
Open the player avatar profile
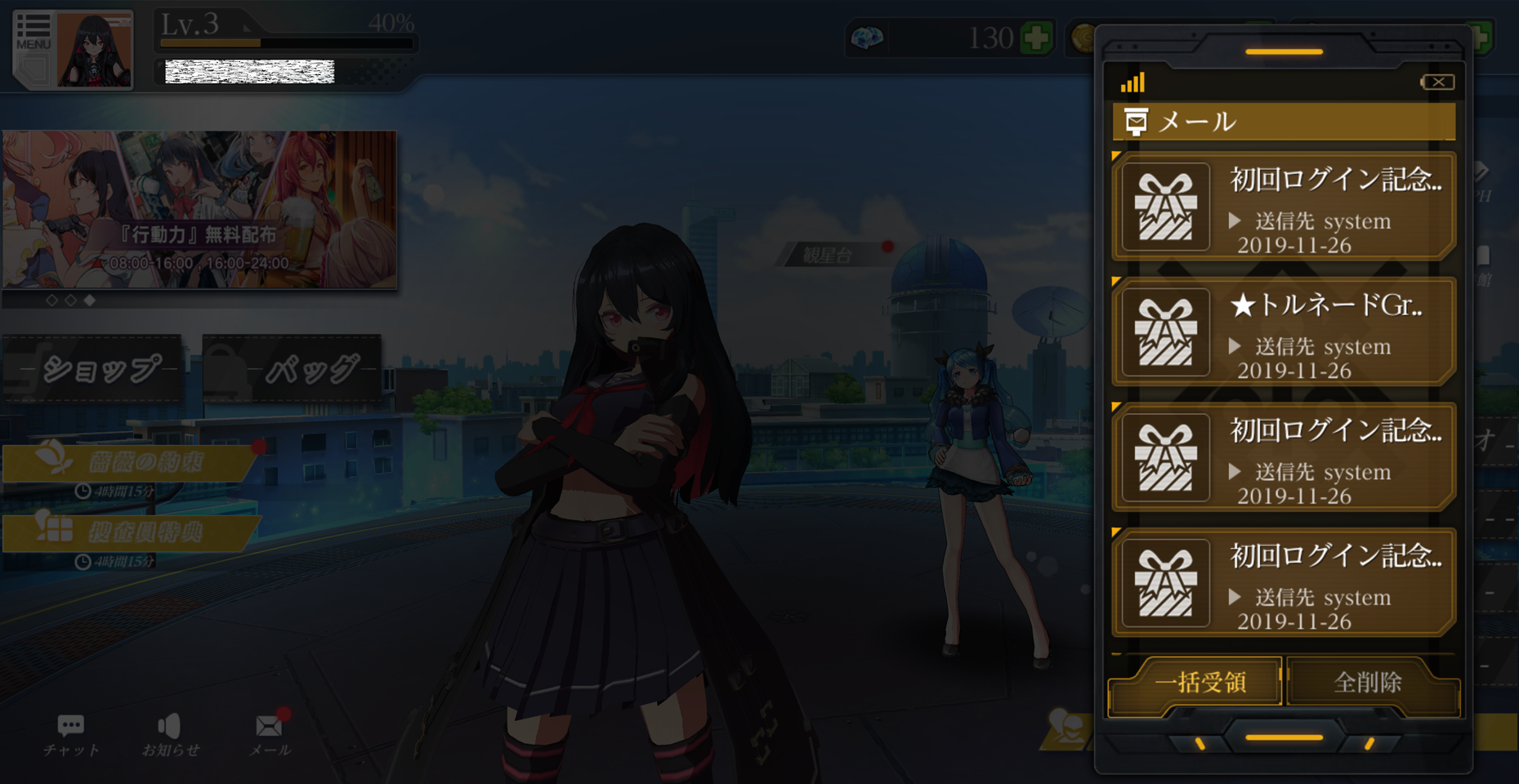point(95,50)
